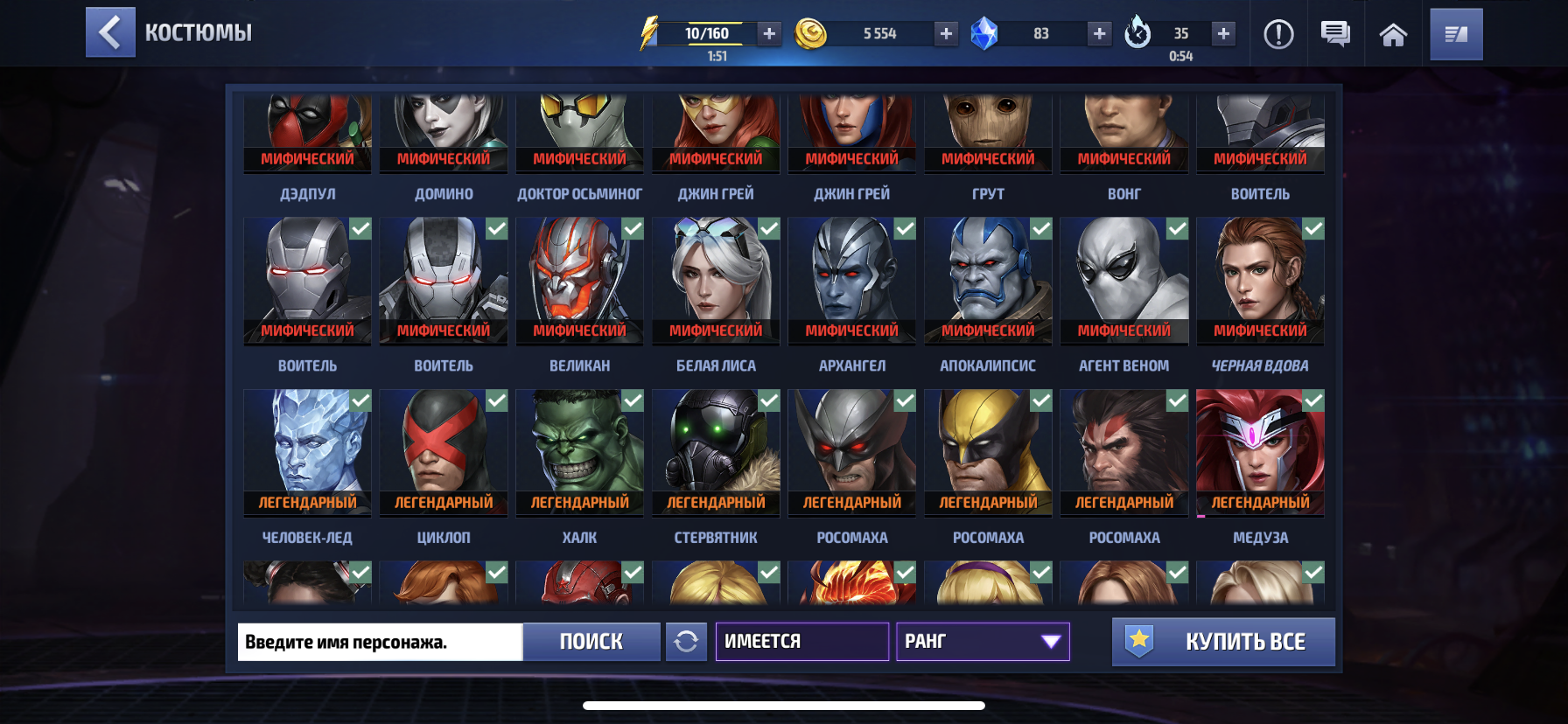Tap the КОСТЮМЫ title header
This screenshot has height=724, width=1568.
click(x=198, y=32)
